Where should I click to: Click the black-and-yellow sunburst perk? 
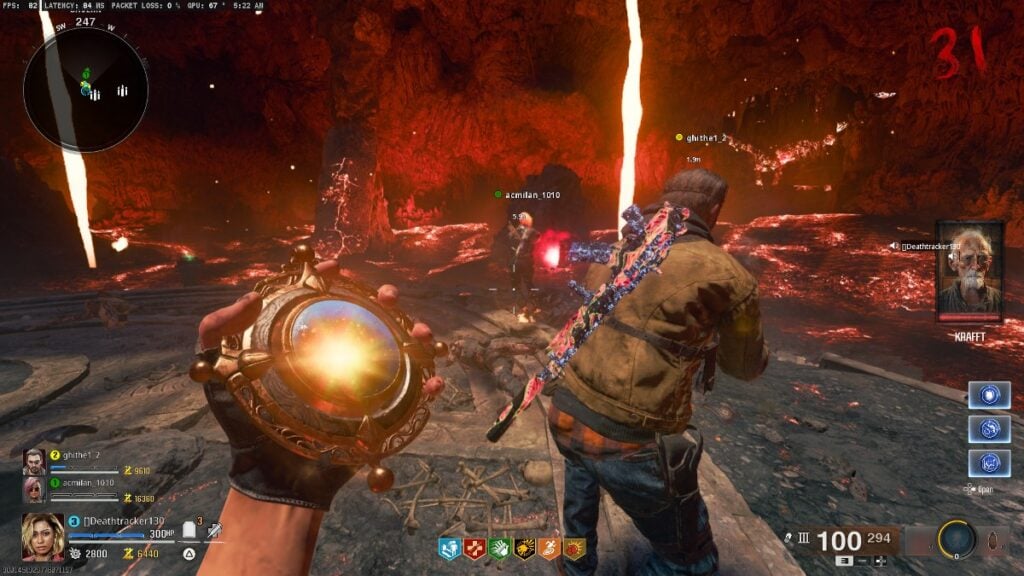click(523, 549)
